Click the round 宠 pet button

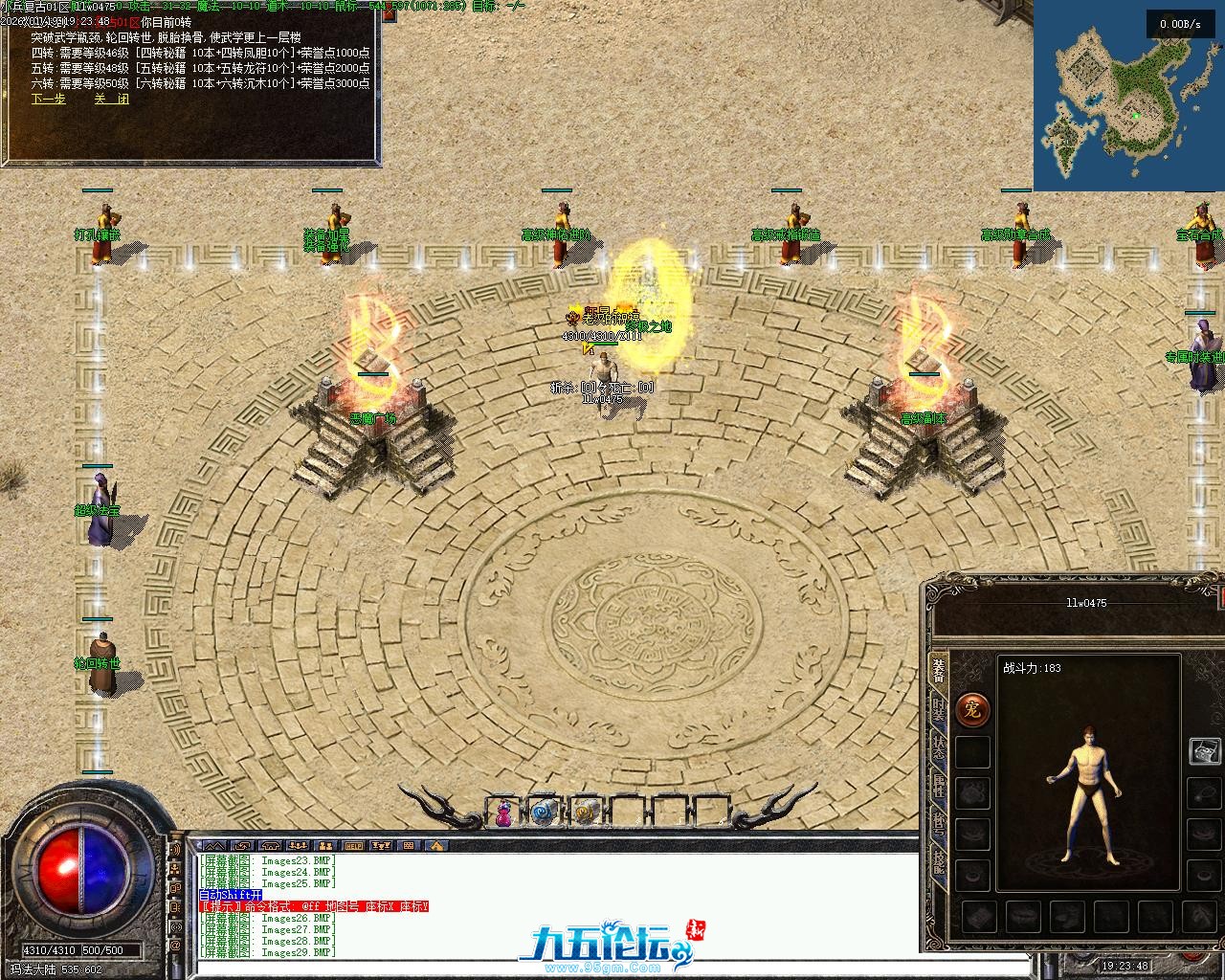[972, 709]
